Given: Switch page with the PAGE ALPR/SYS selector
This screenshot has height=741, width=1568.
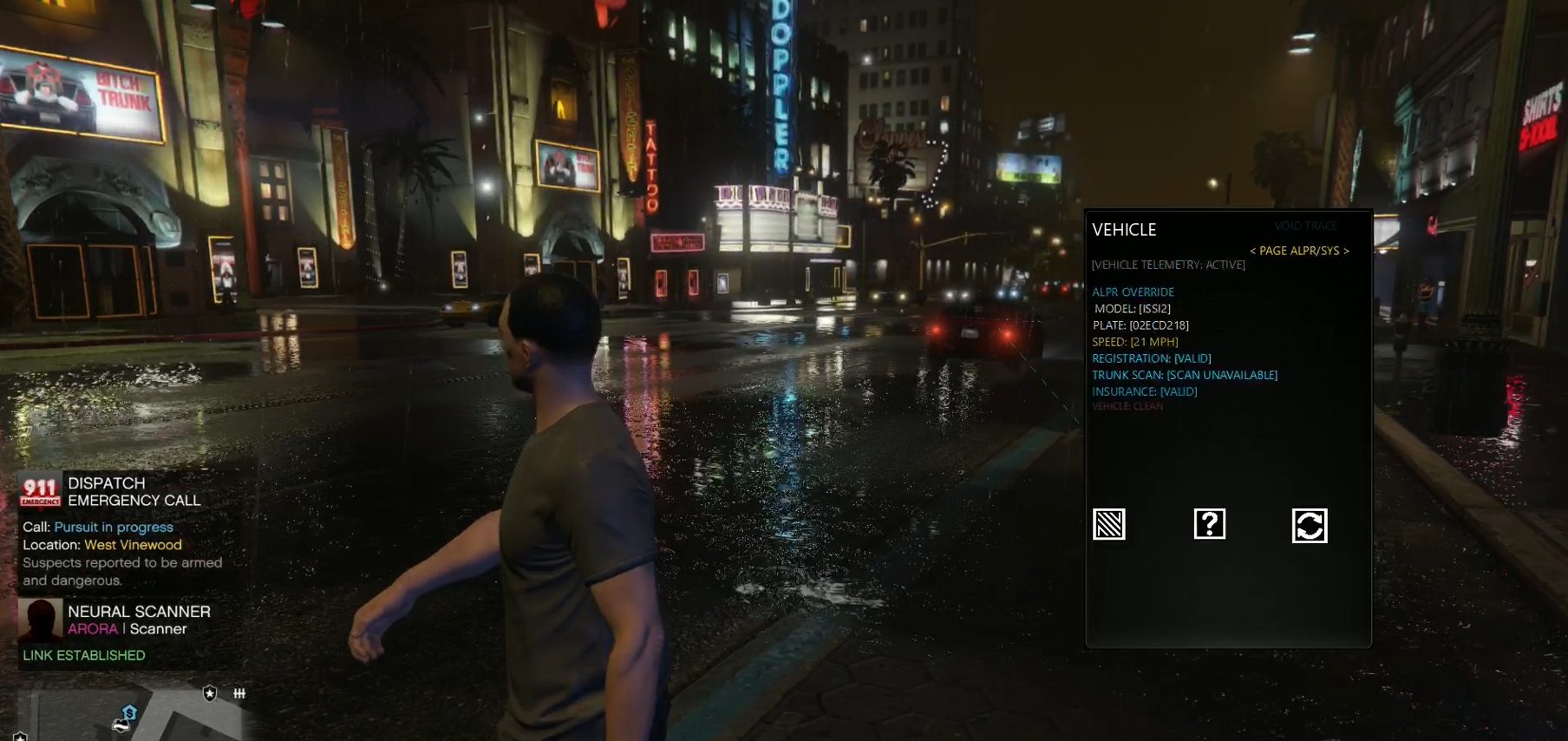Looking at the screenshot, I should point(1299,251).
